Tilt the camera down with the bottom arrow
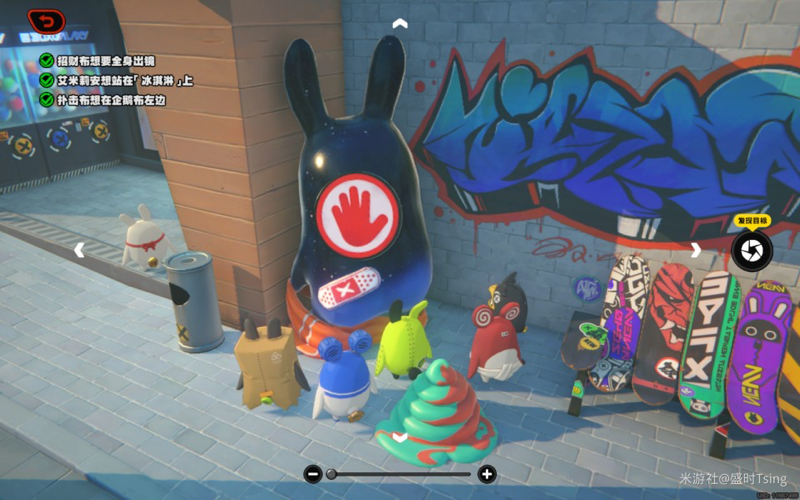The width and height of the screenshot is (800, 500). click(400, 437)
